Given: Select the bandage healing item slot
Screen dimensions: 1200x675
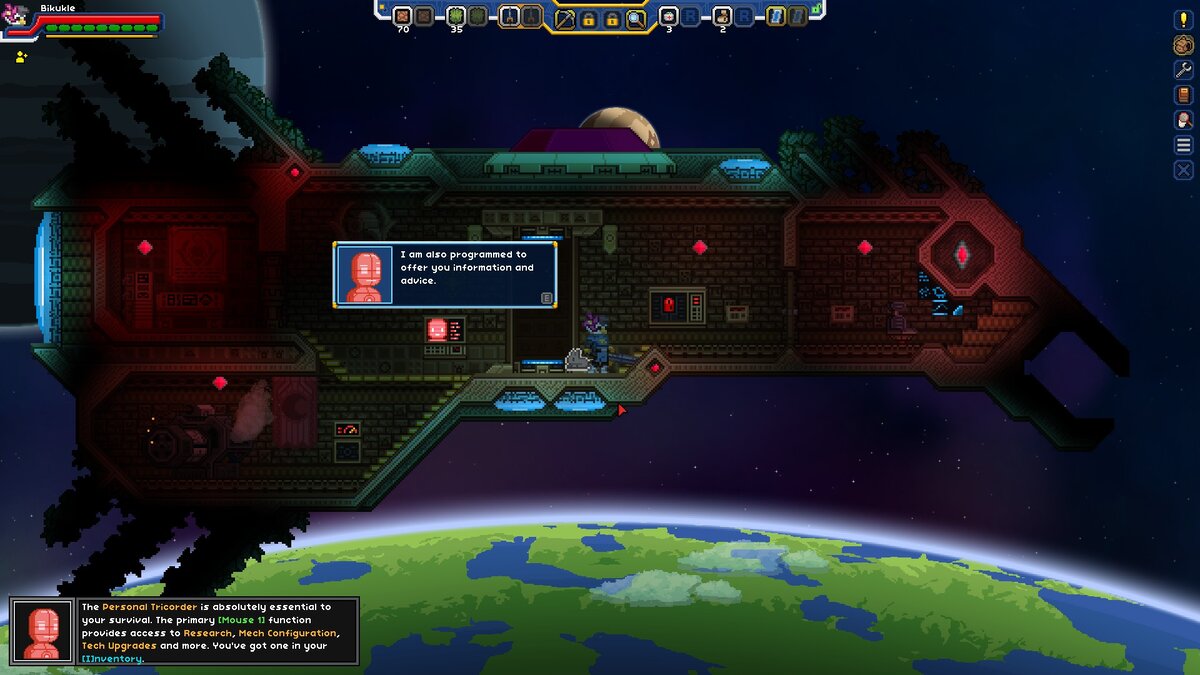Looking at the screenshot, I should tap(669, 16).
